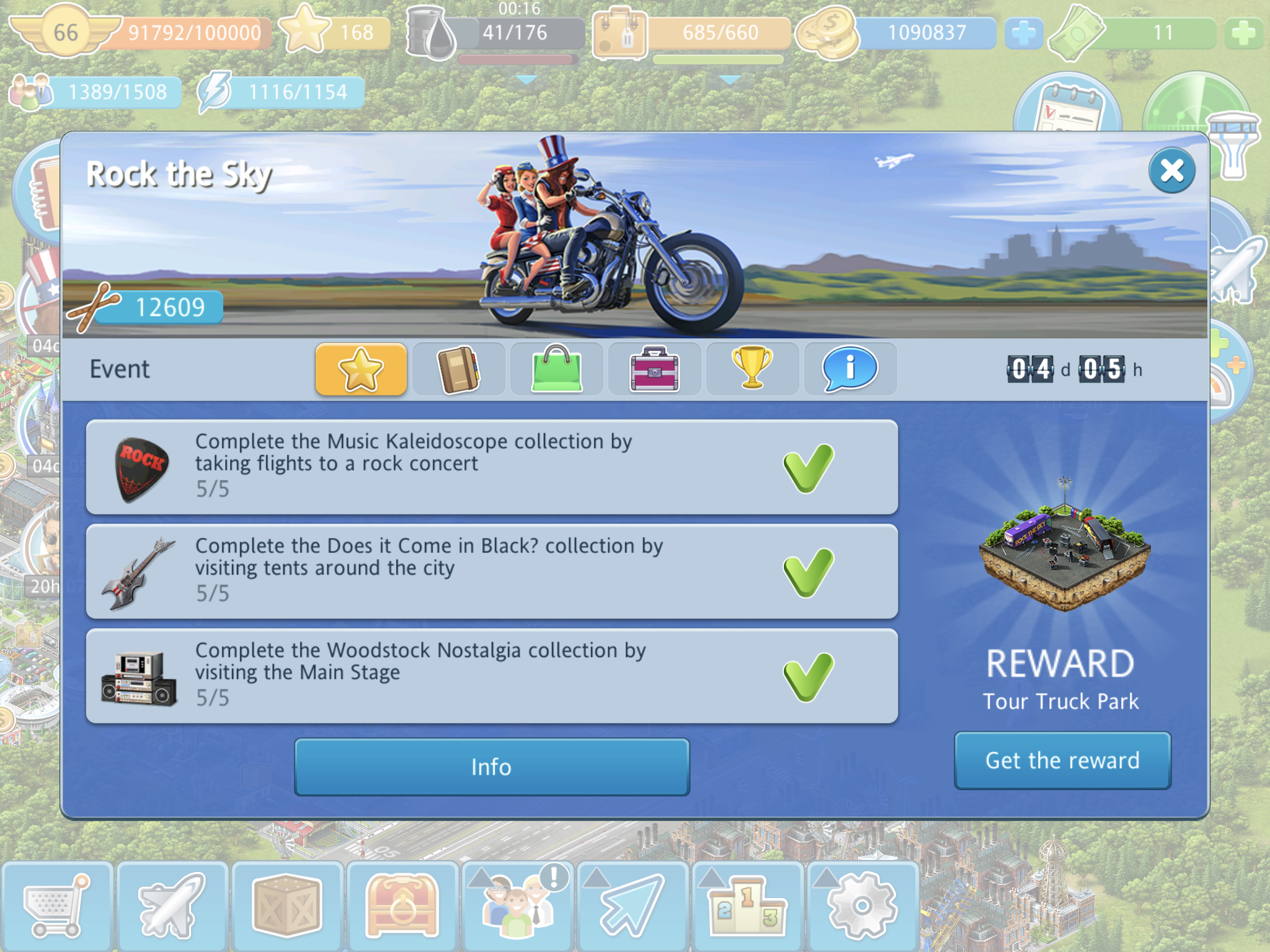Viewport: 1270px width, 952px height.
Task: Switch to the purple suitcase tab
Action: point(654,369)
